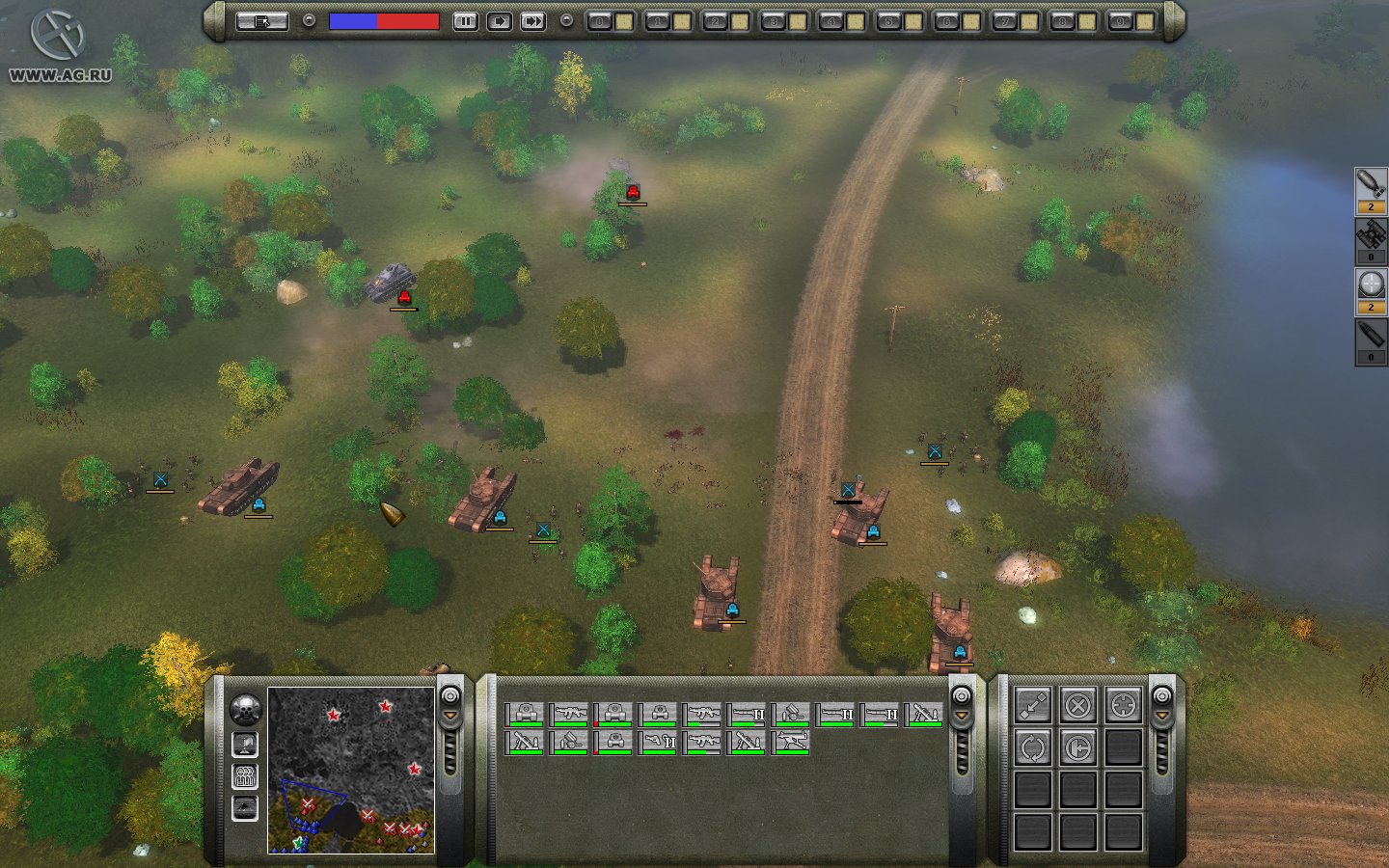This screenshot has width=1389, height=868.
Task: Issue the move order command
Action: tap(1032, 705)
